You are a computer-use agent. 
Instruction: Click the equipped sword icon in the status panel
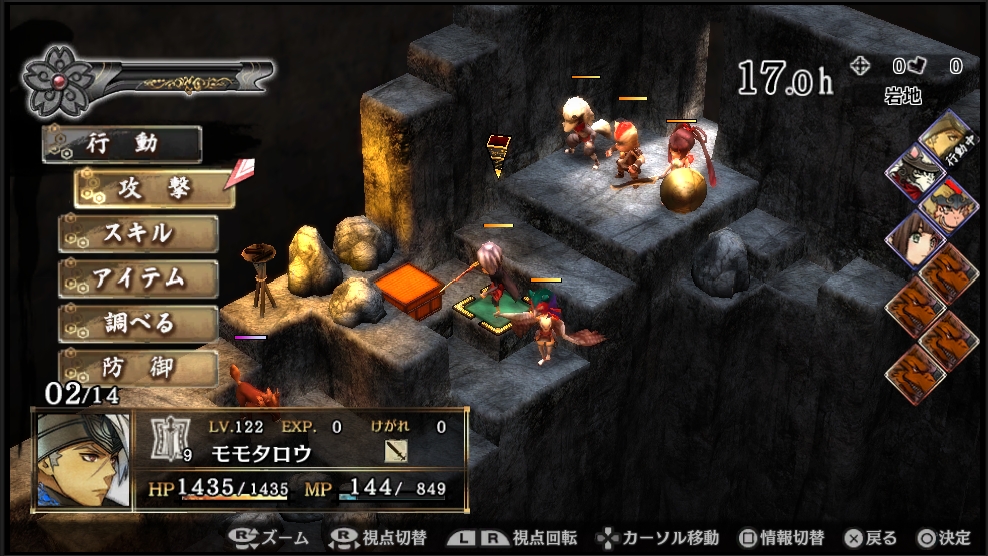pos(395,451)
